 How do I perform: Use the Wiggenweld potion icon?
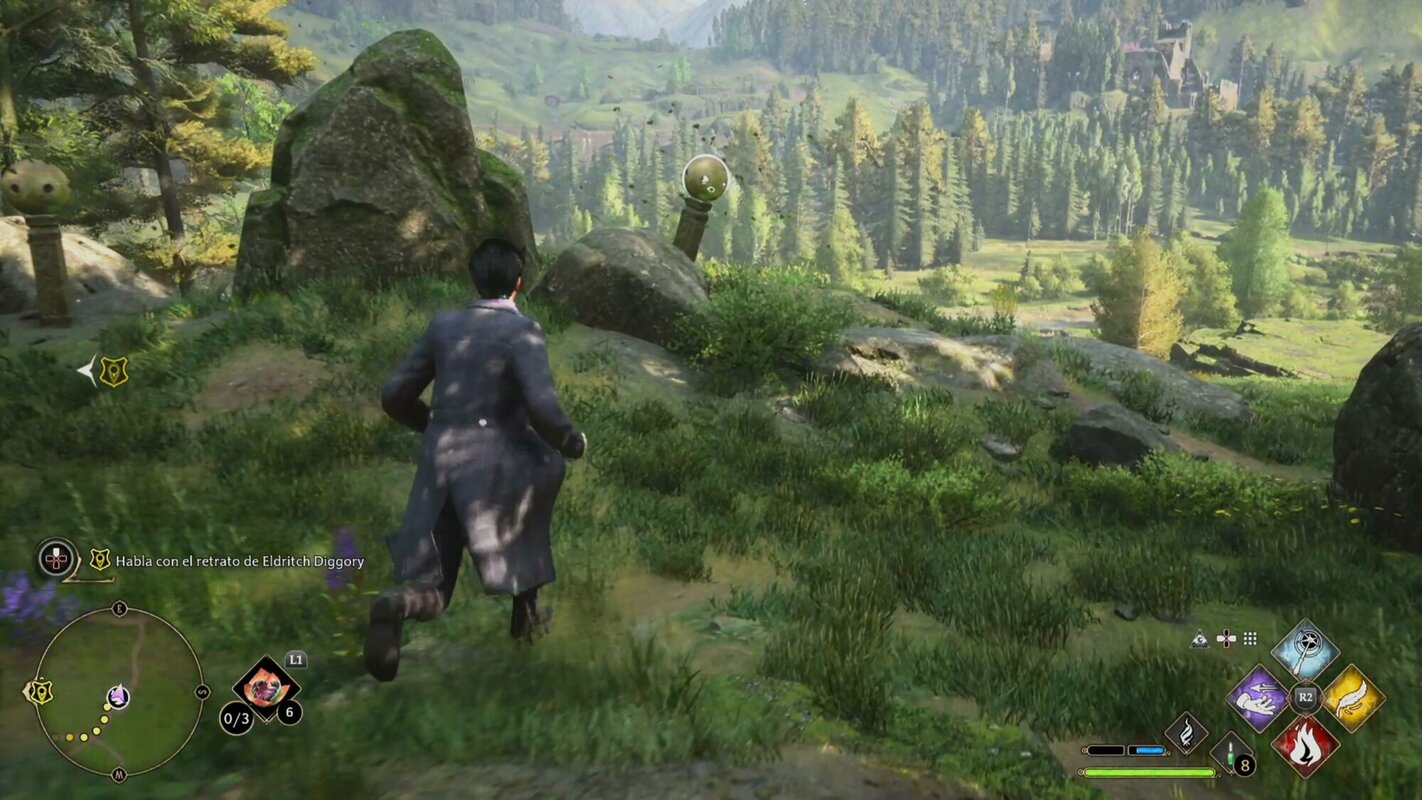[1229, 753]
